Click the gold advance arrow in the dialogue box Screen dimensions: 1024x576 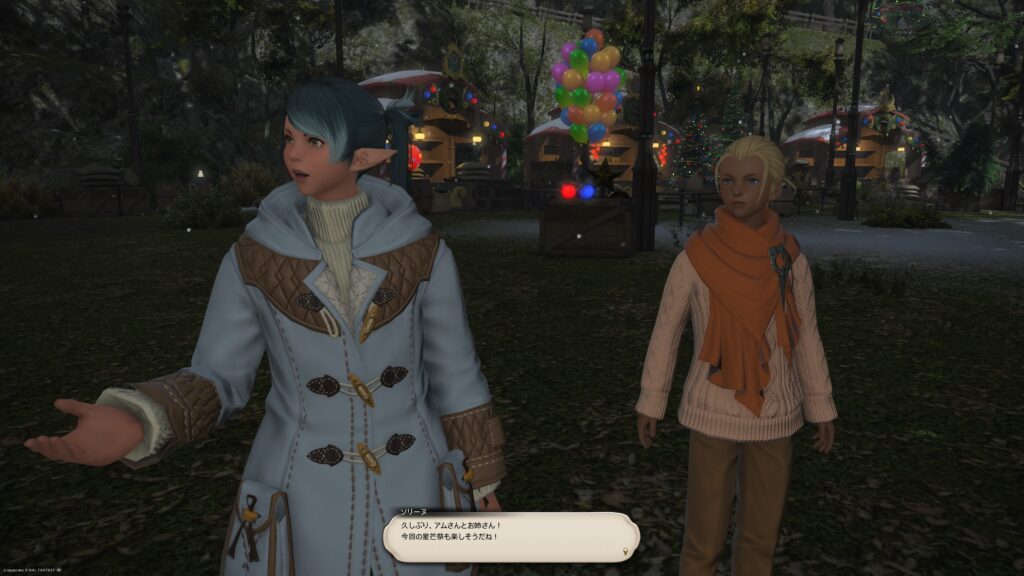627,550
